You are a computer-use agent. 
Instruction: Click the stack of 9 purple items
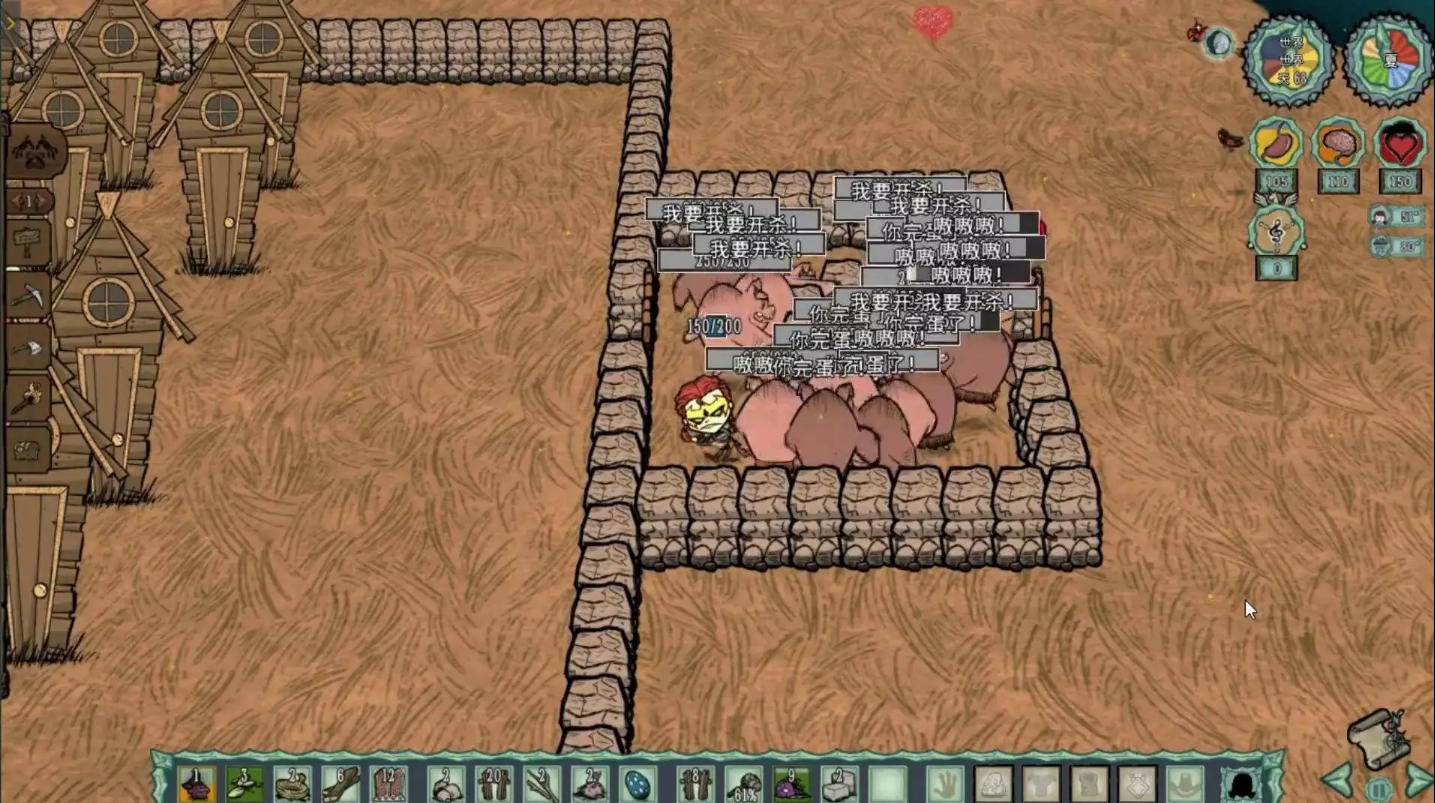(x=790, y=783)
